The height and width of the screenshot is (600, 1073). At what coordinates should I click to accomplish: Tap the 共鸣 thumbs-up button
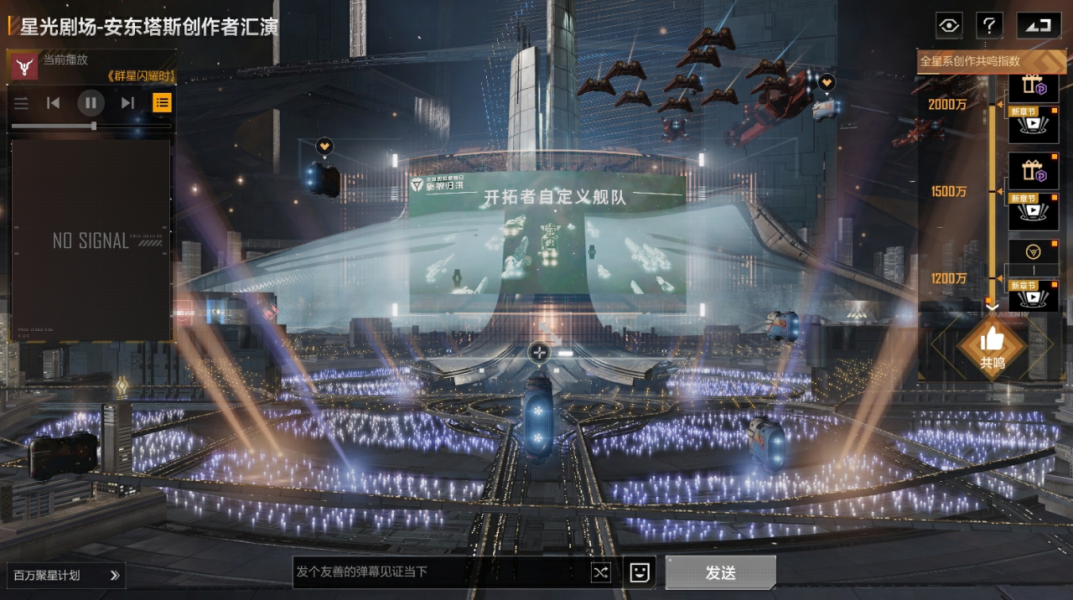pos(992,344)
